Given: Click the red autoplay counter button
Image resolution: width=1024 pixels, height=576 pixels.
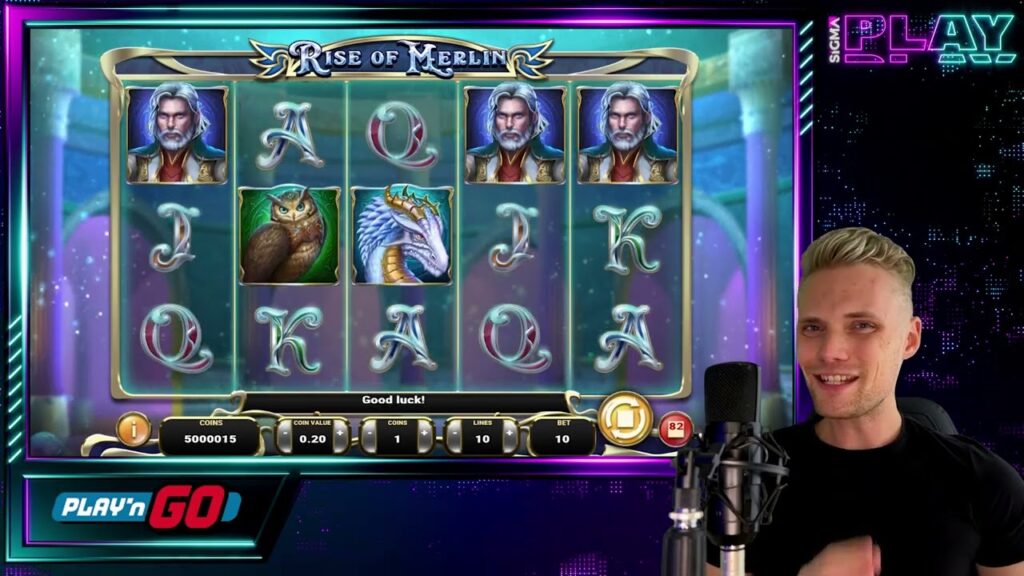Looking at the screenshot, I should (x=672, y=430).
